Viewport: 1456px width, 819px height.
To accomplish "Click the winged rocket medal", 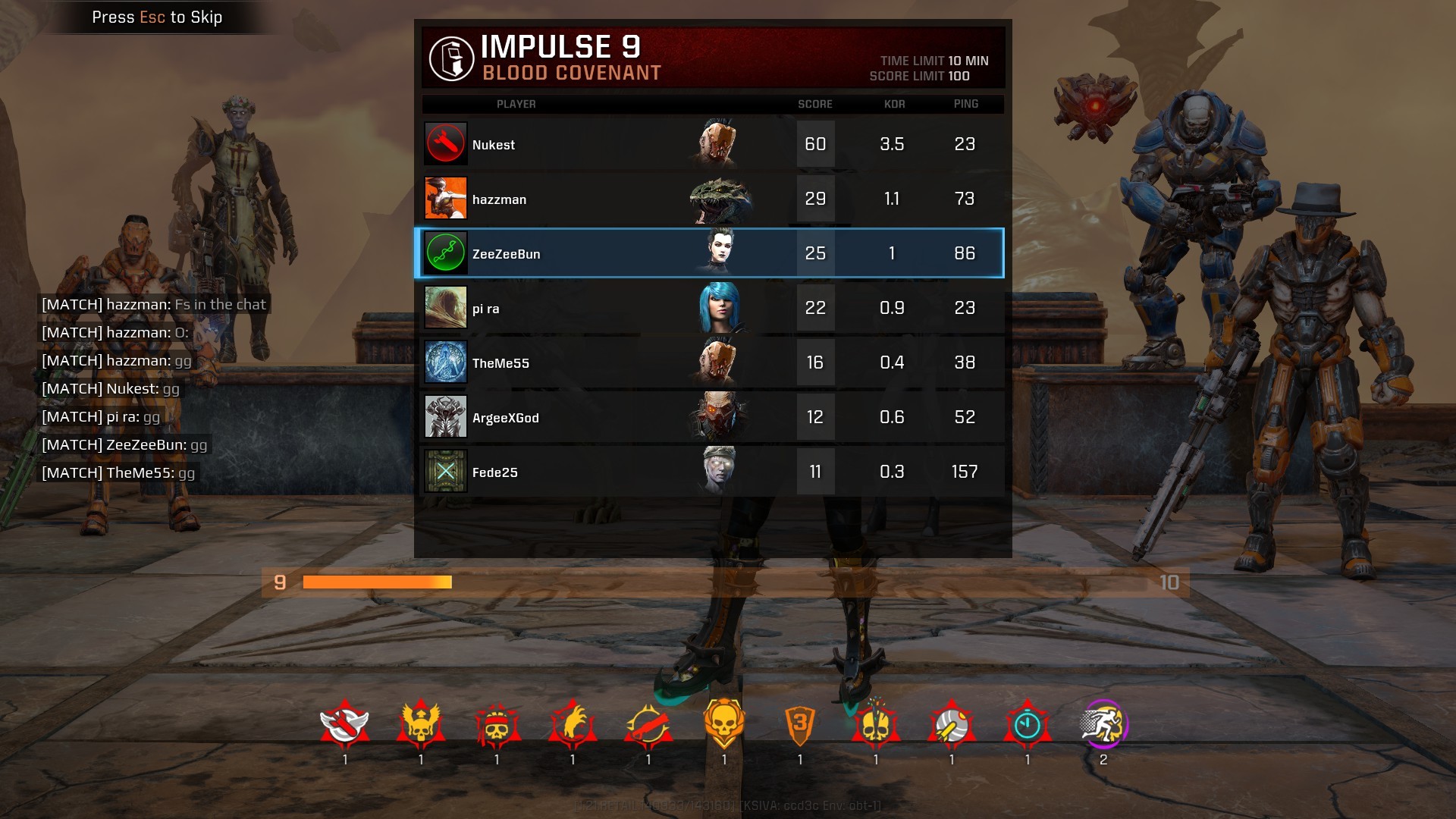I will click(344, 724).
